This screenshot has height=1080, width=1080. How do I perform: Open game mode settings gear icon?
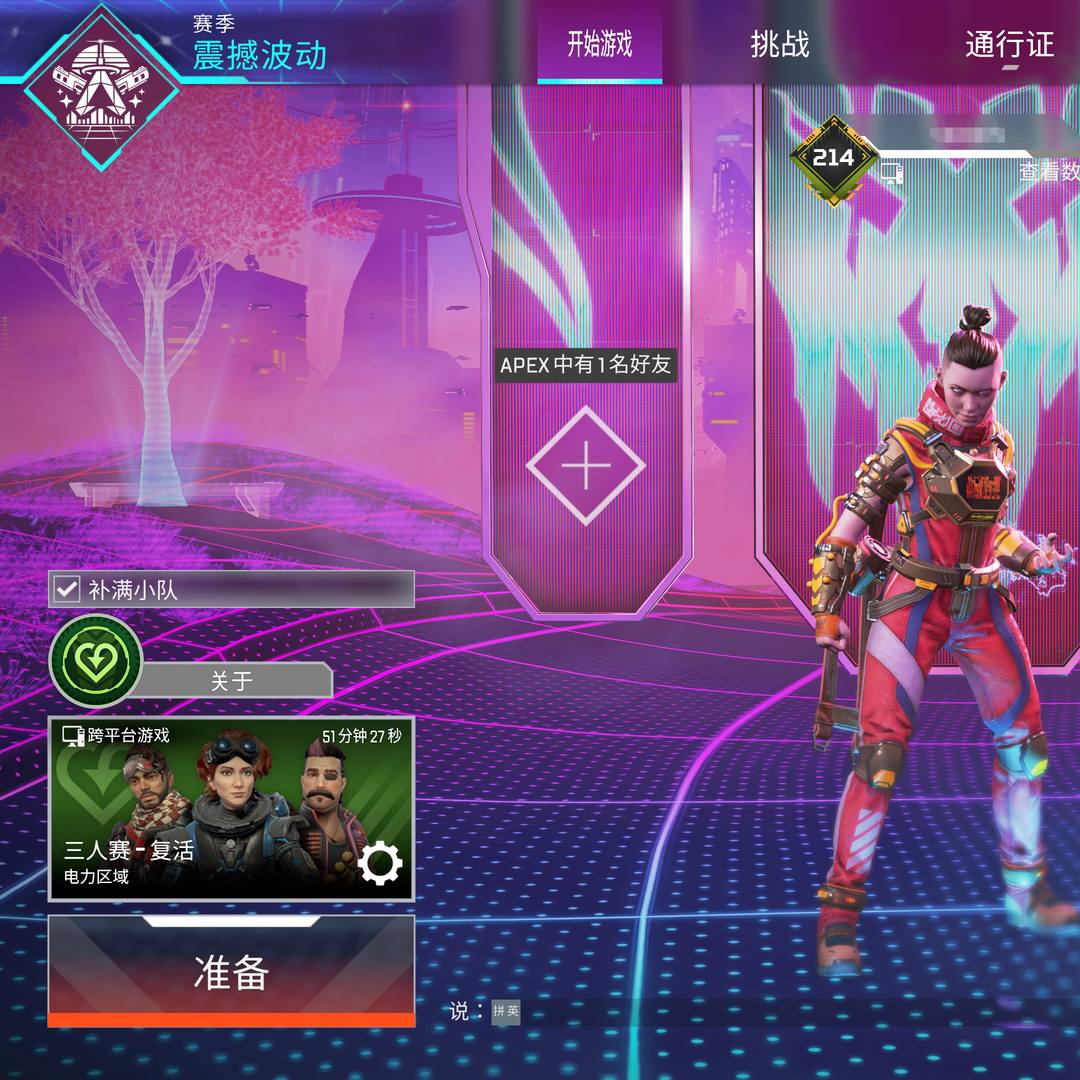click(380, 864)
